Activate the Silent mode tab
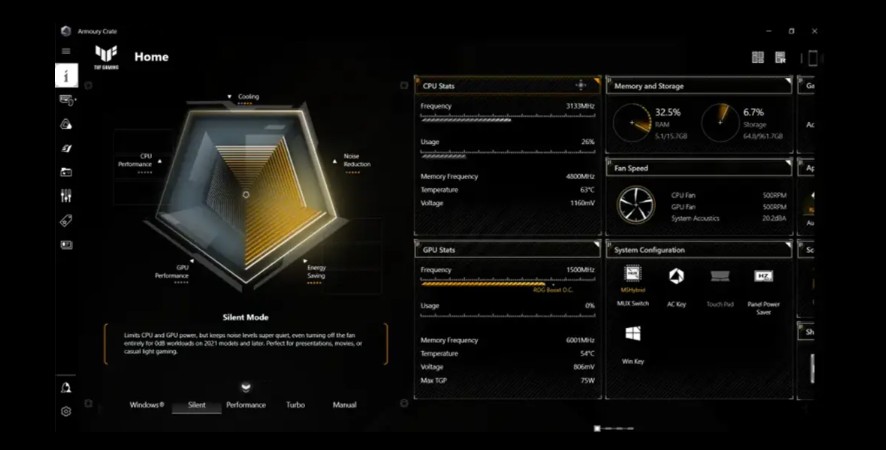 pyautogui.click(x=196, y=405)
